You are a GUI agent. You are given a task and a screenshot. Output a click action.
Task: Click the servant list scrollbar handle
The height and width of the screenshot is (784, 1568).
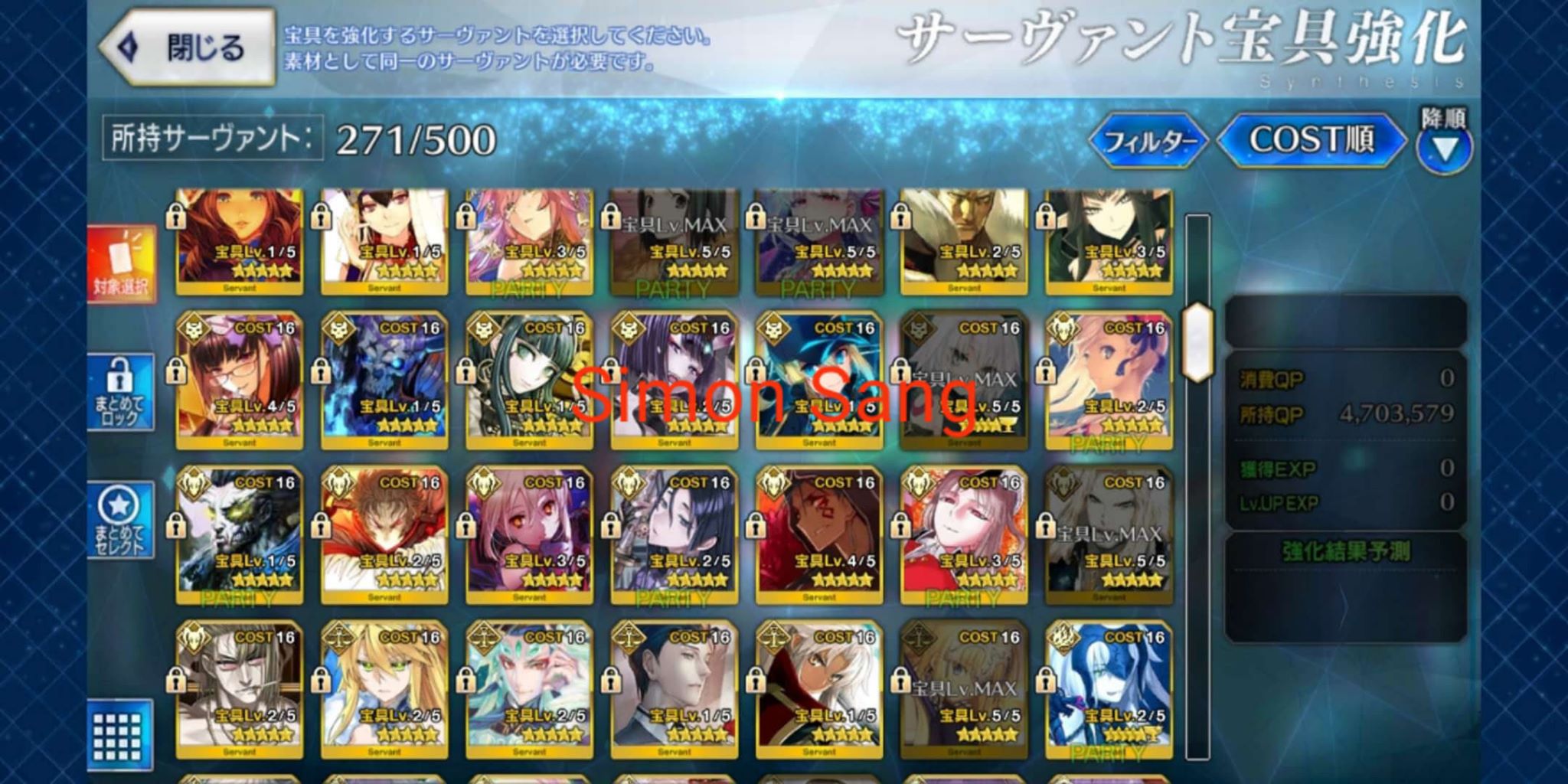click(1197, 342)
